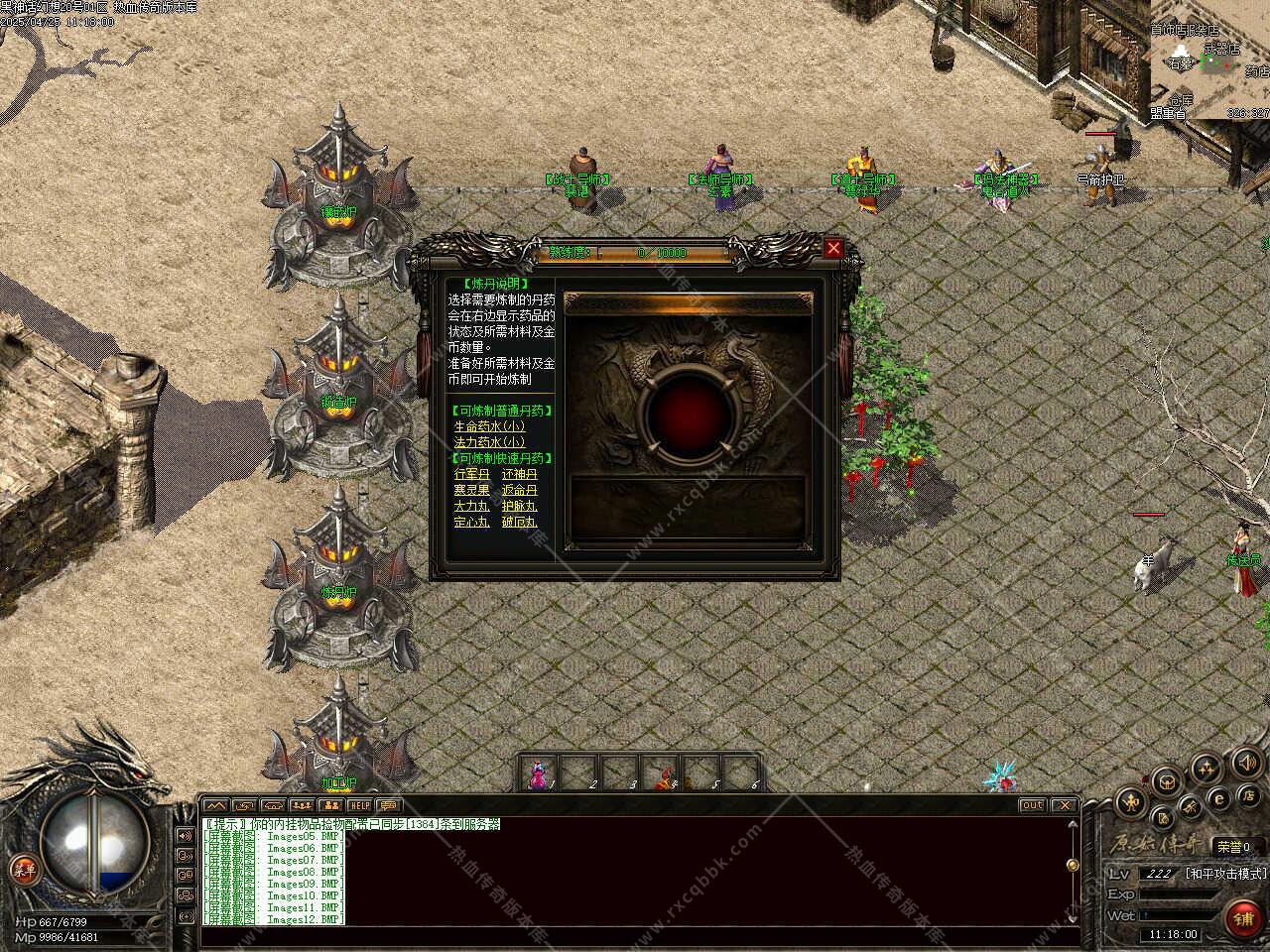Open the minimap in the corner
The width and height of the screenshot is (1270, 952).
coord(1212,59)
